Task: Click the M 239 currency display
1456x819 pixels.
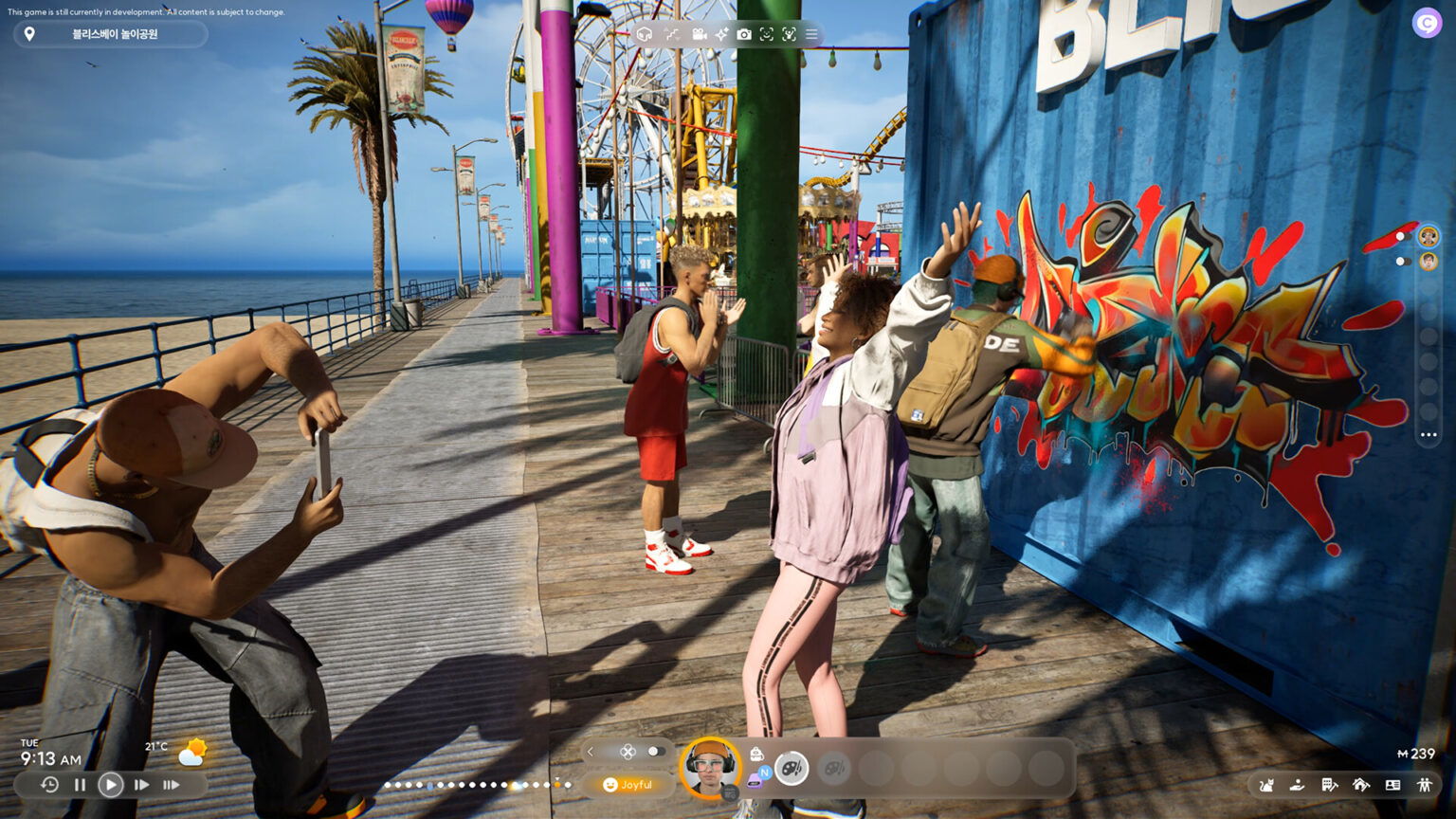Action: pyautogui.click(x=1416, y=753)
